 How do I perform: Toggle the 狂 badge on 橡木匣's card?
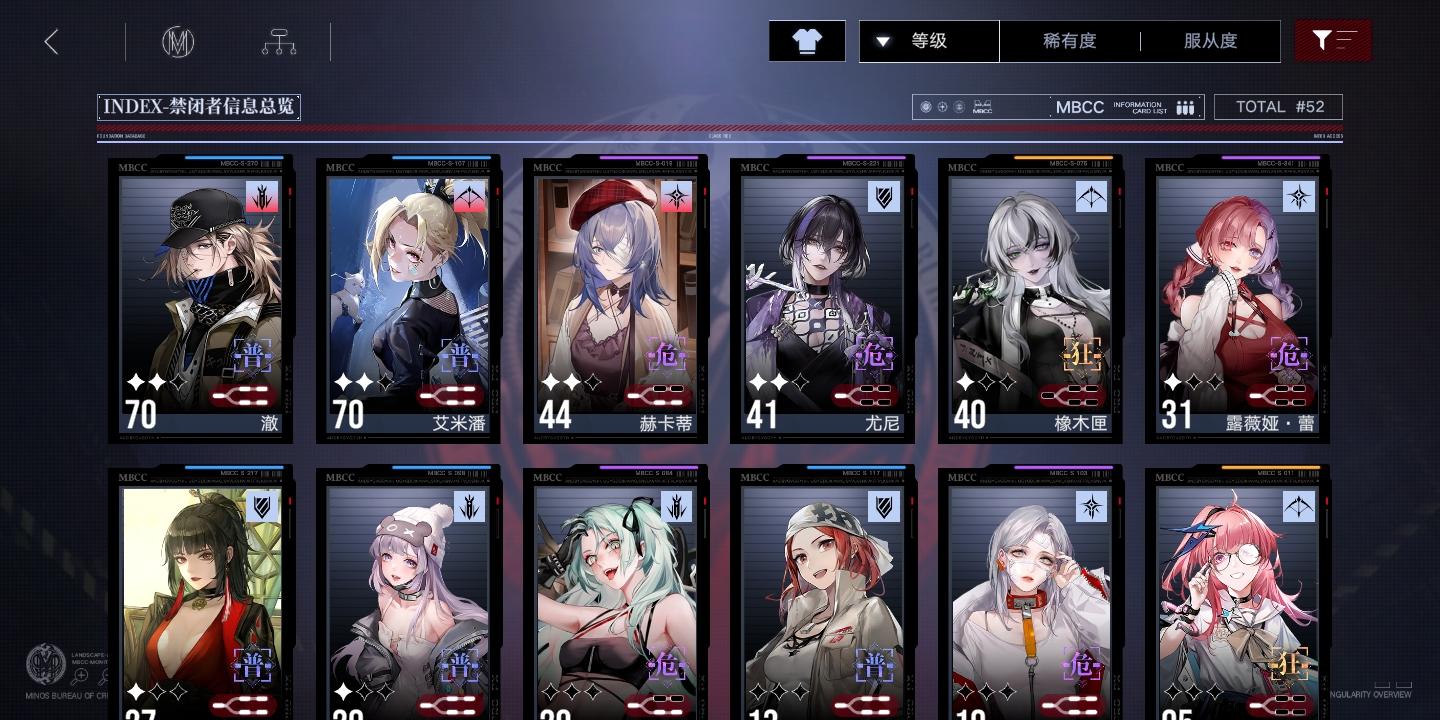pyautogui.click(x=1081, y=355)
